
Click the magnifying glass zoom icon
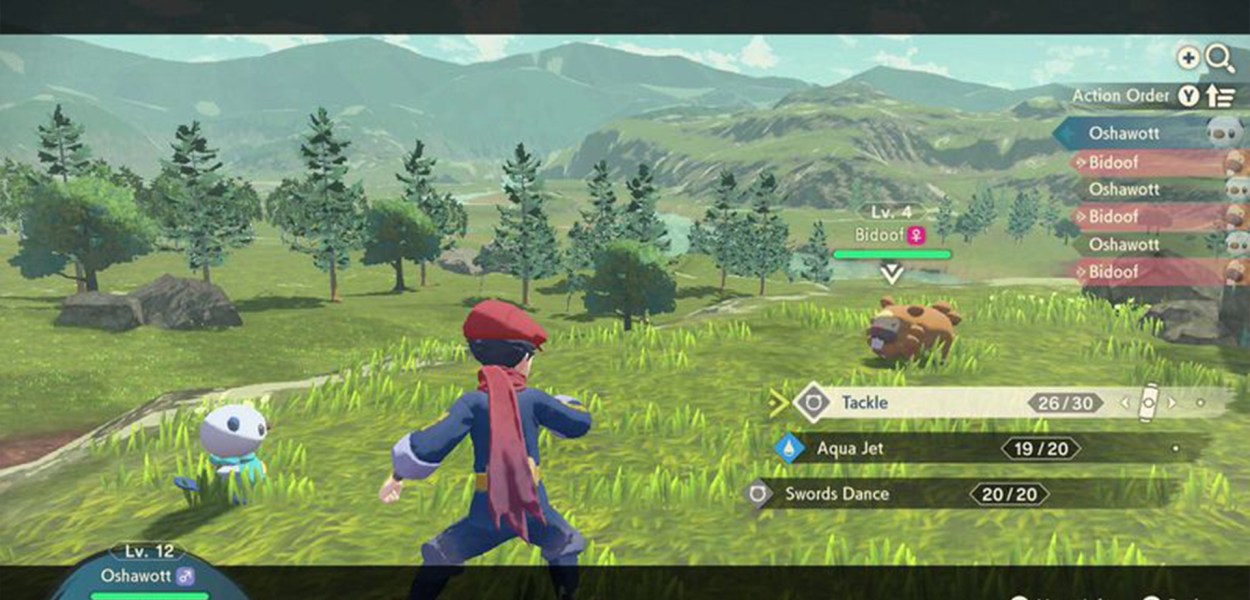tap(1220, 59)
